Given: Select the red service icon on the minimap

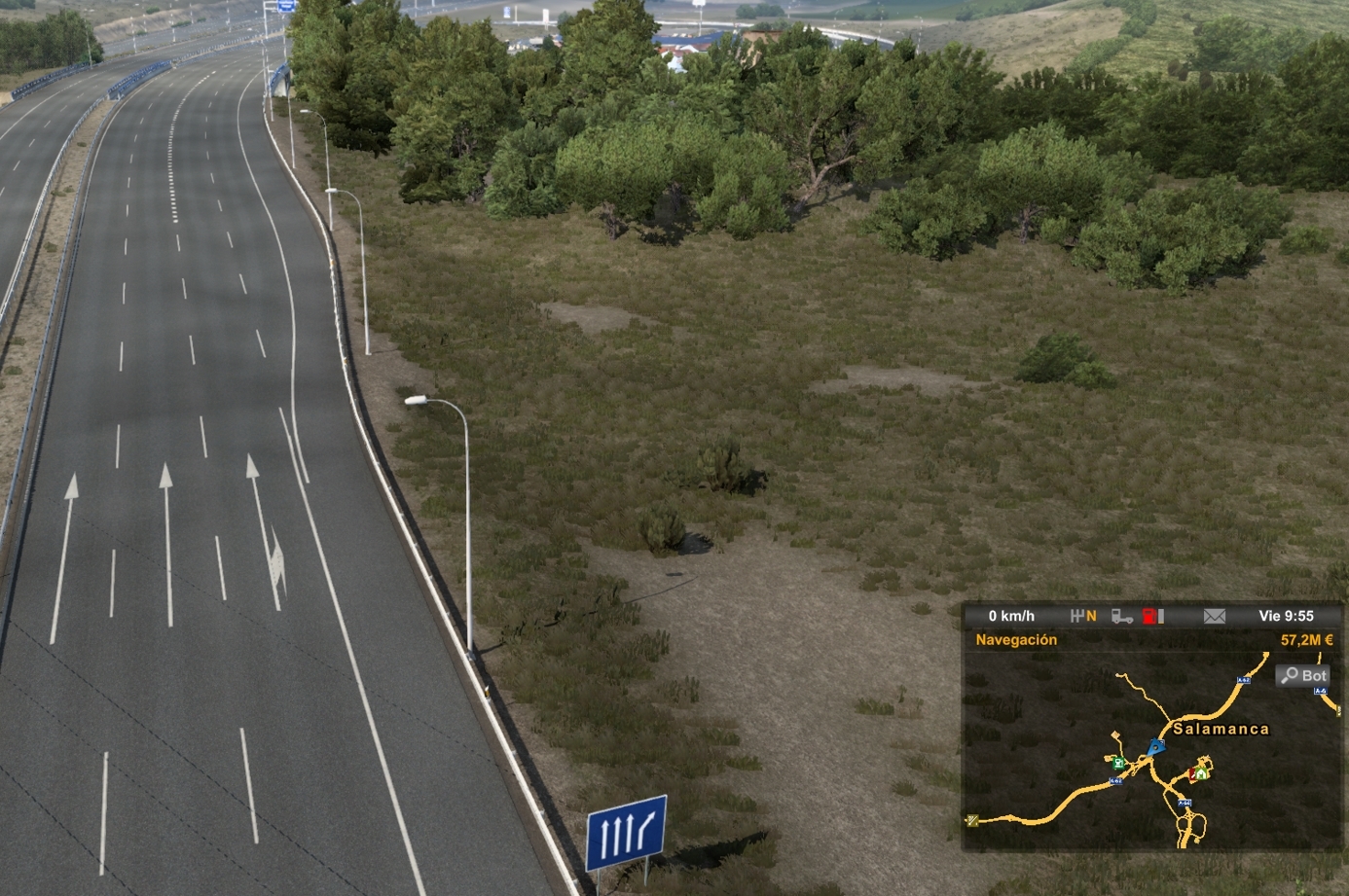Looking at the screenshot, I should (x=1193, y=772).
